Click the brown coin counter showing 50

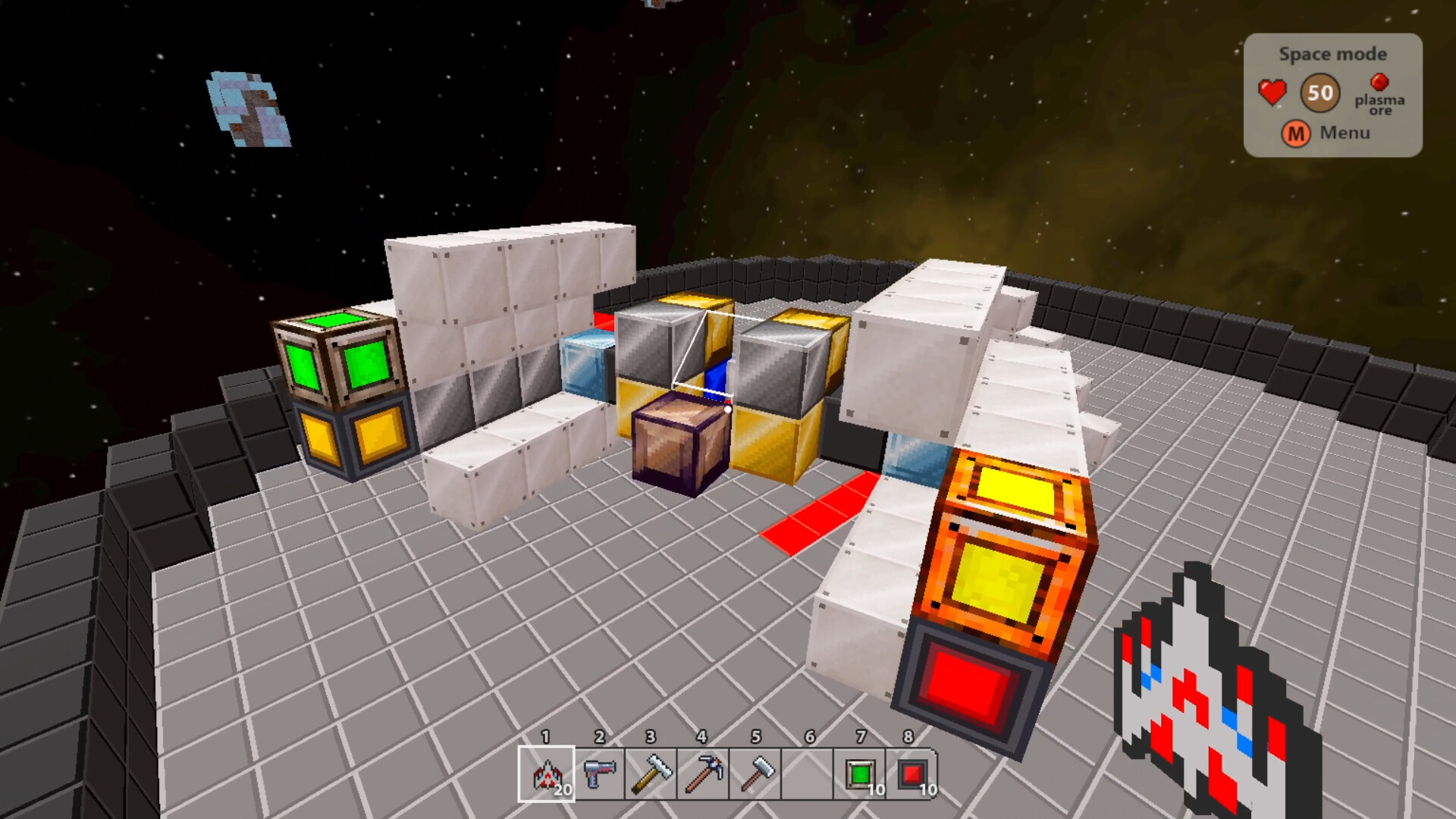tap(1319, 93)
